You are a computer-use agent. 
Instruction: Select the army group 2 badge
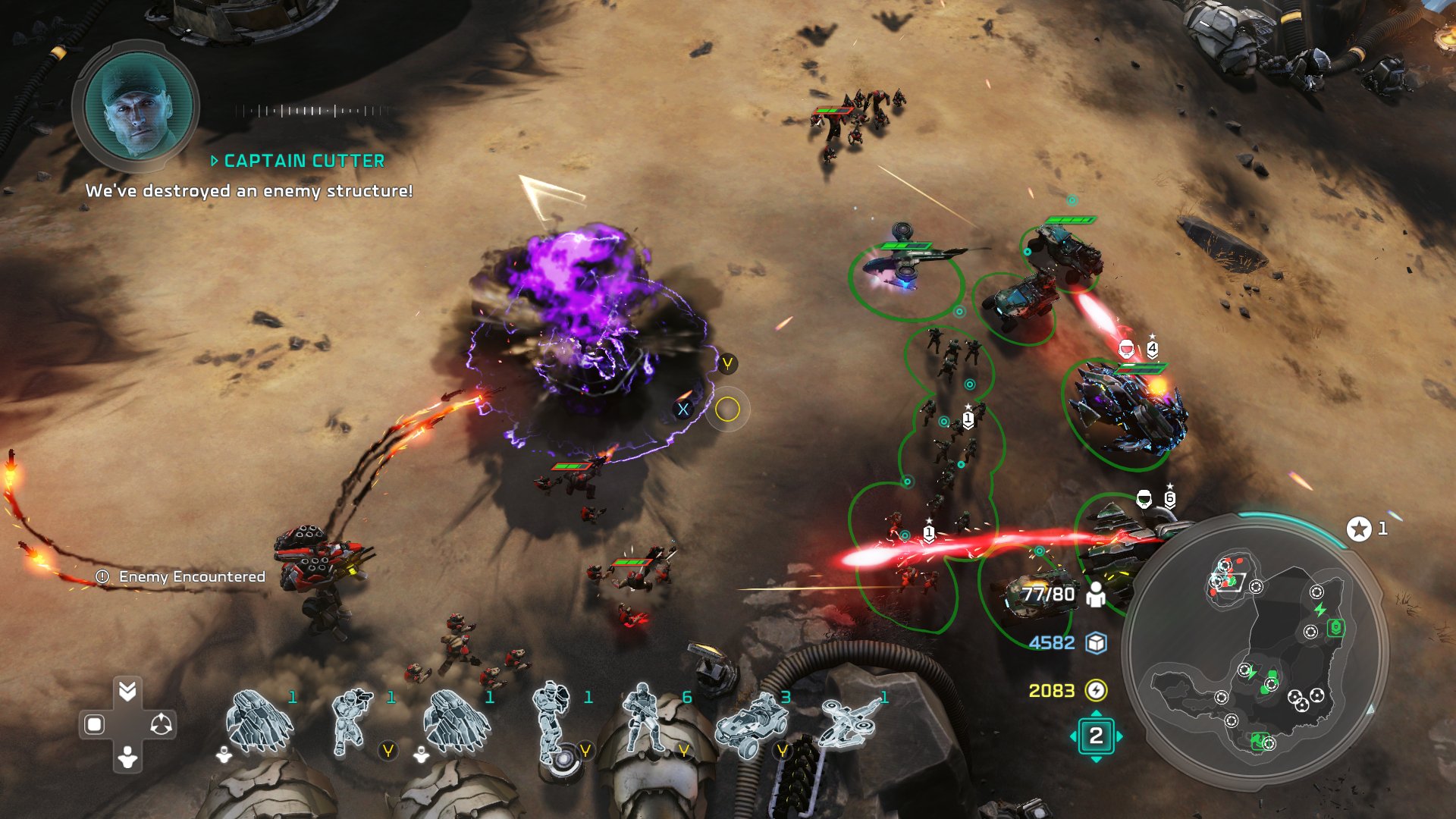click(x=1096, y=736)
